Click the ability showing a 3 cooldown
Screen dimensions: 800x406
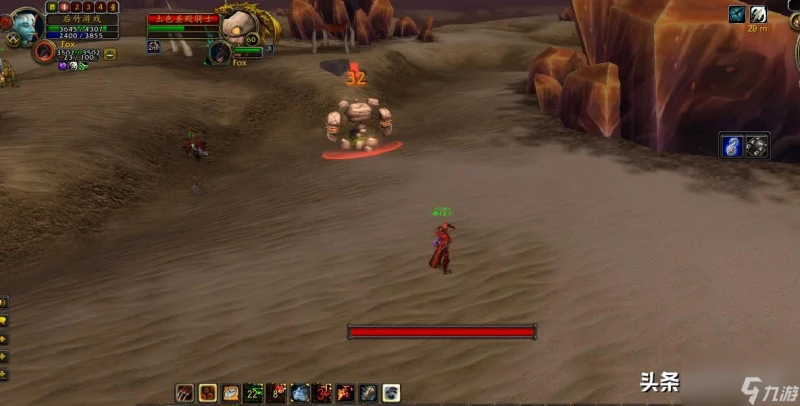pyautogui.click(x=322, y=393)
